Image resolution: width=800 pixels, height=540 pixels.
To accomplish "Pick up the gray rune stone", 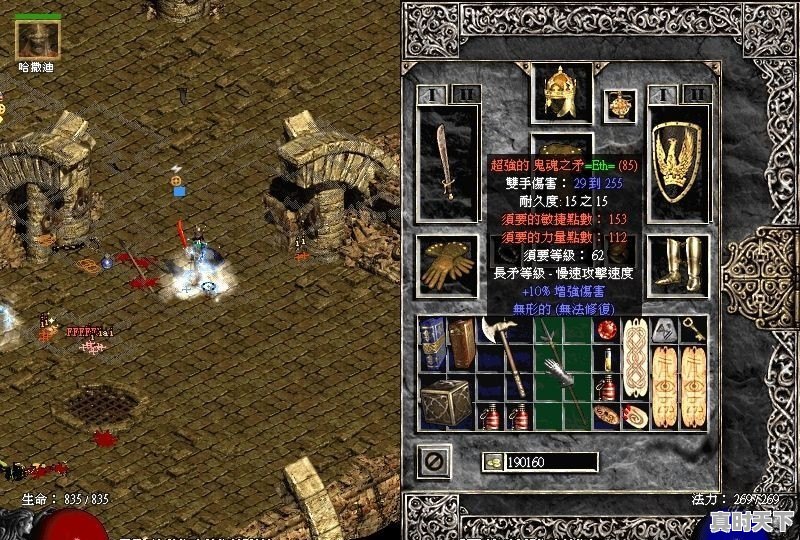I will point(665,329).
